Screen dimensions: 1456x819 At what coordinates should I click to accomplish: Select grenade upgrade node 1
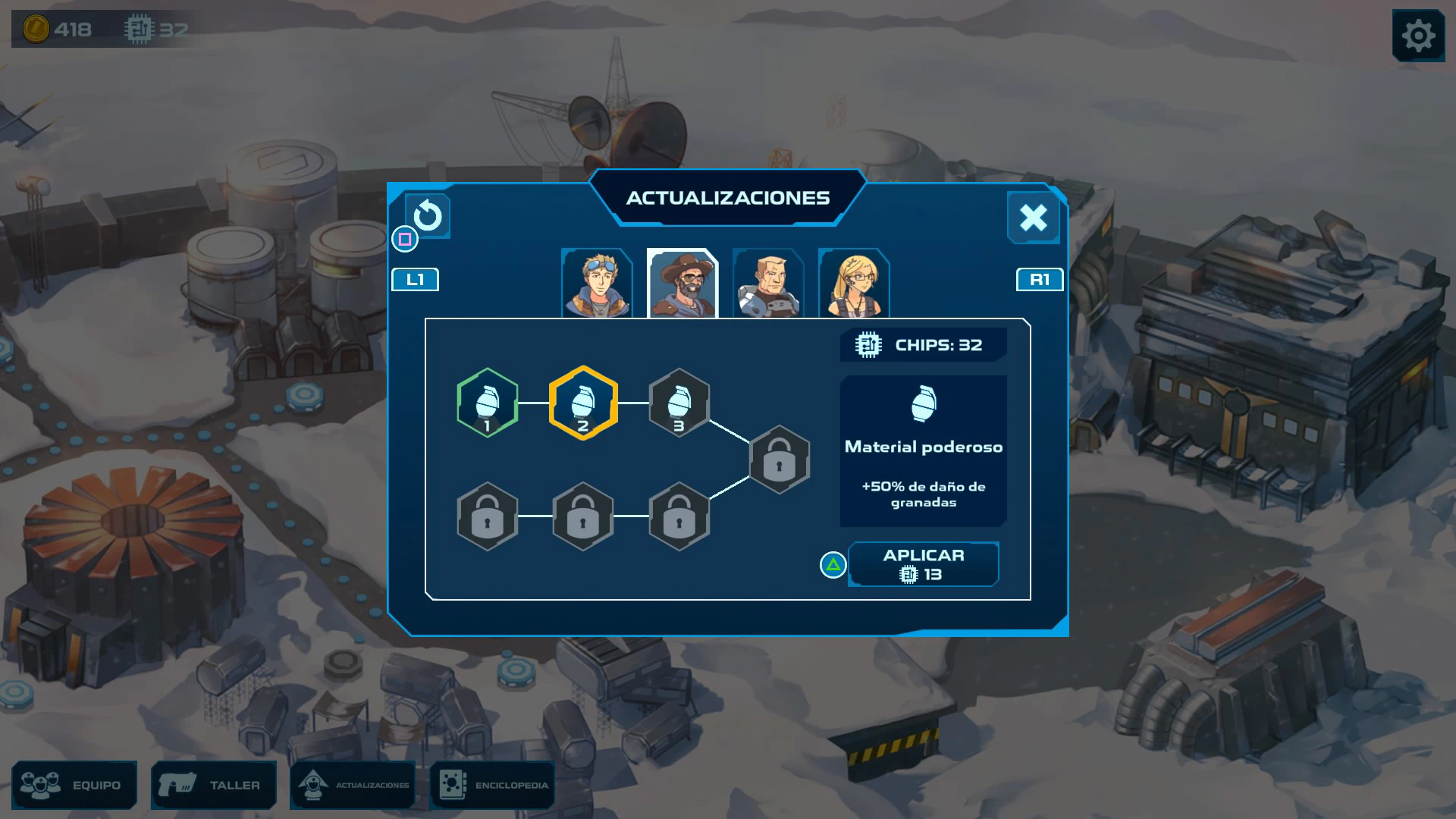pos(488,403)
